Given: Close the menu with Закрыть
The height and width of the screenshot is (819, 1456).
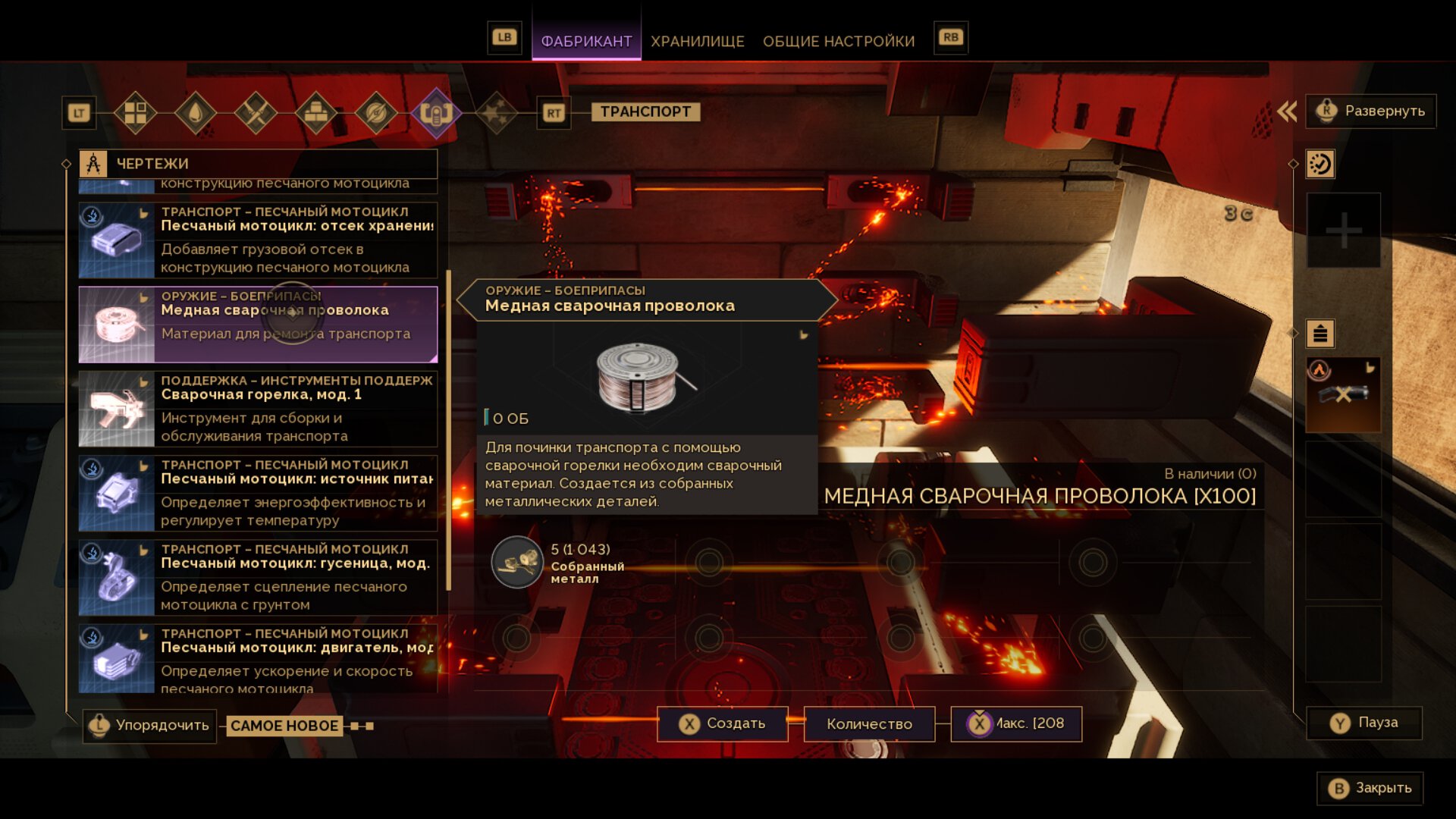Looking at the screenshot, I should (x=1370, y=788).
